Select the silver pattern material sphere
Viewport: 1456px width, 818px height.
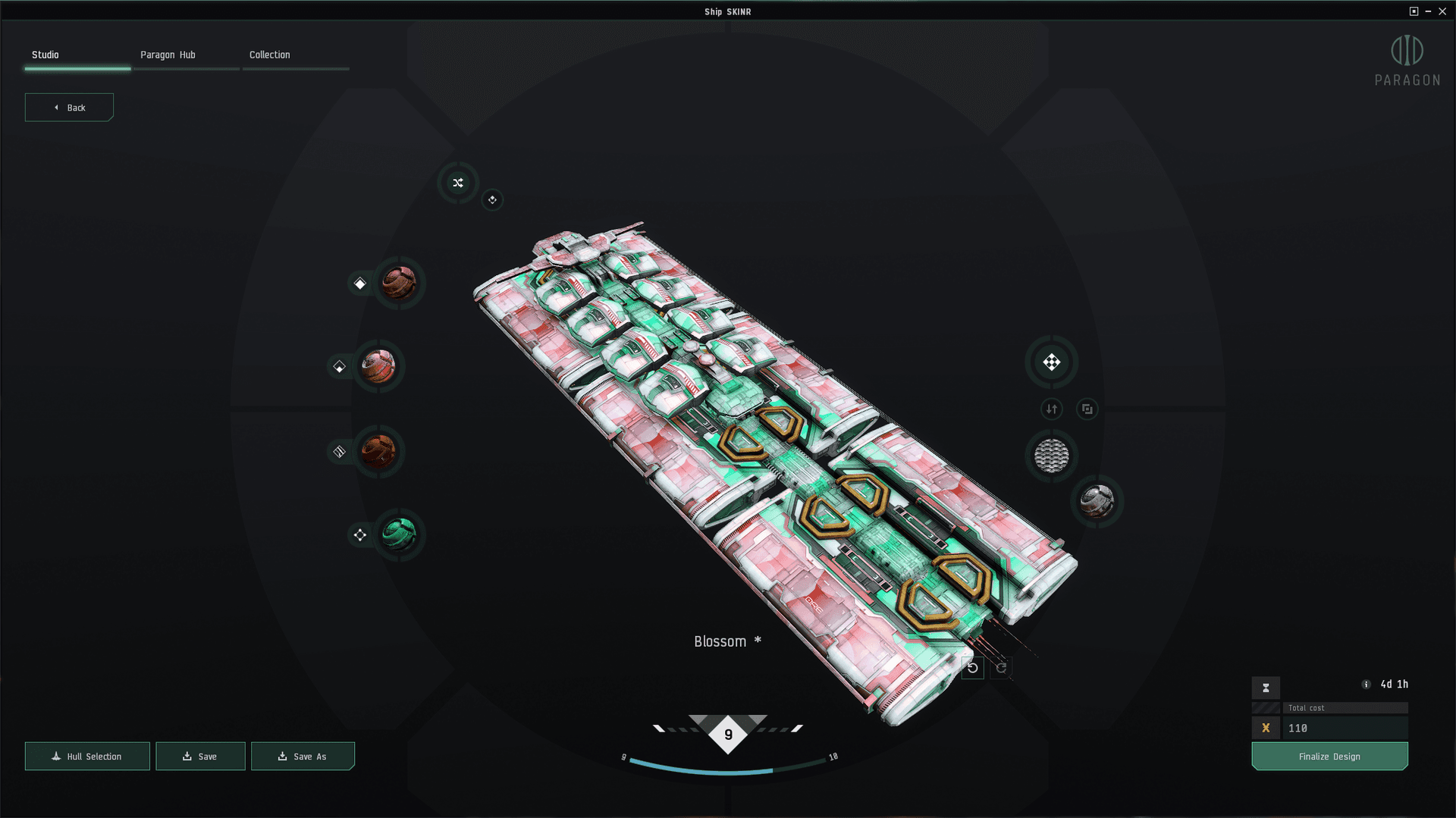pos(1097,501)
